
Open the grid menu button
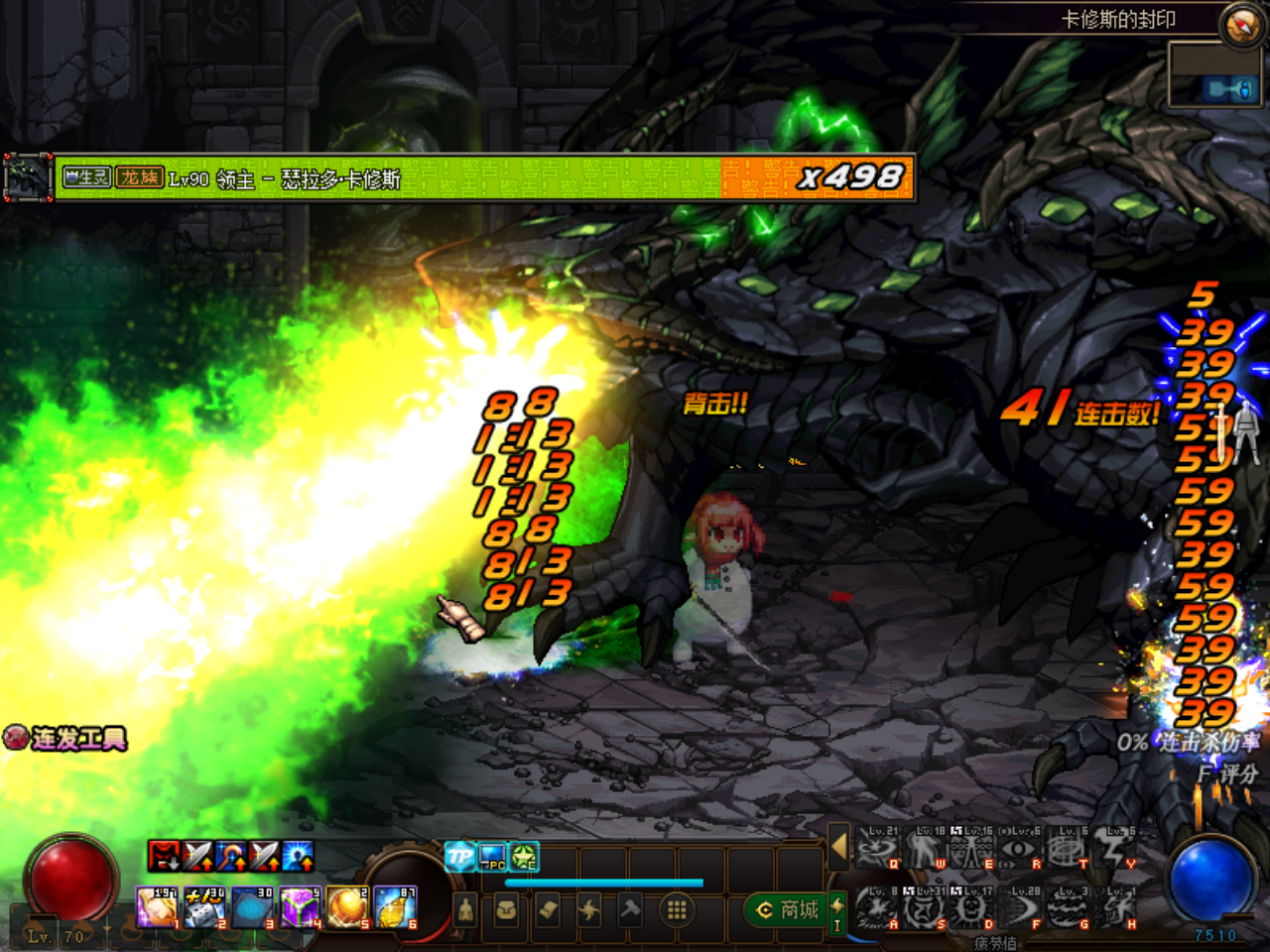click(x=677, y=909)
